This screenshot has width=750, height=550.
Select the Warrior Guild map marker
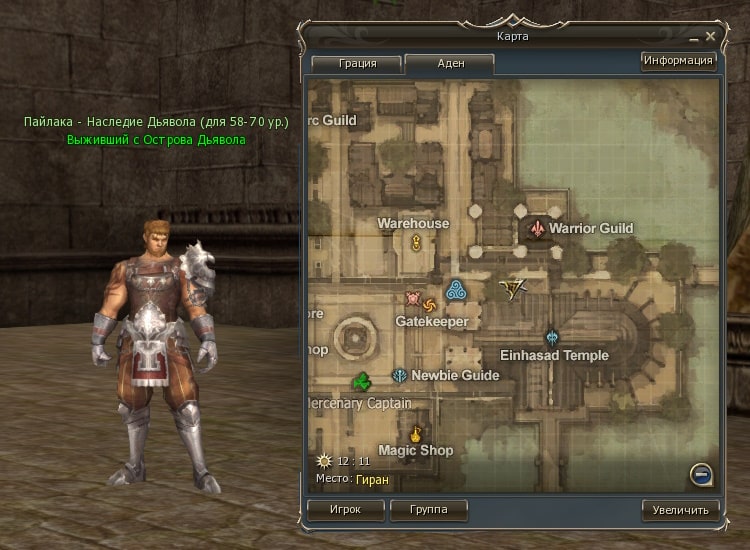click(538, 229)
